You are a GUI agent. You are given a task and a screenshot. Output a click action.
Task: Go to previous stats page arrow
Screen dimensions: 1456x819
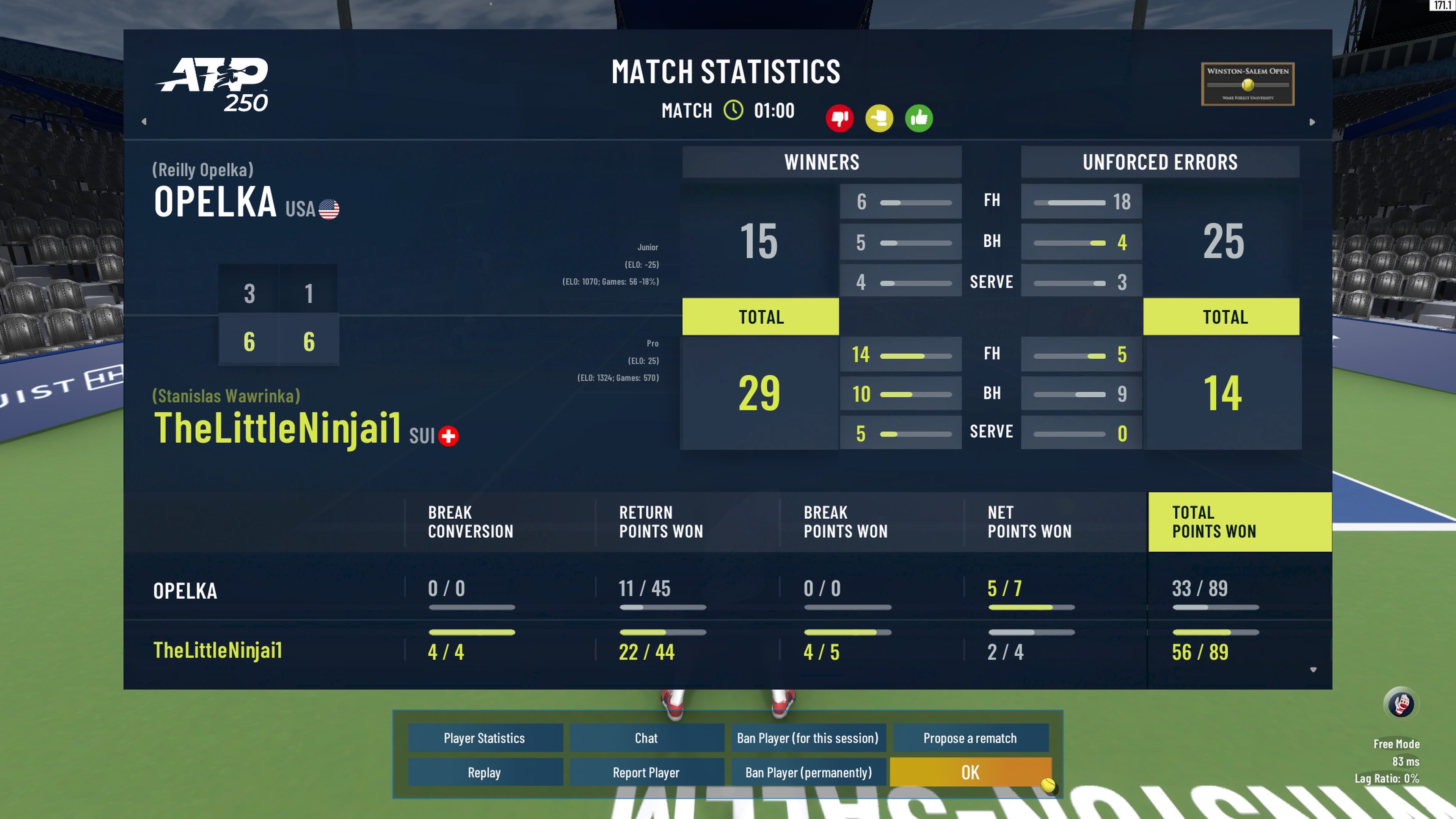144,121
